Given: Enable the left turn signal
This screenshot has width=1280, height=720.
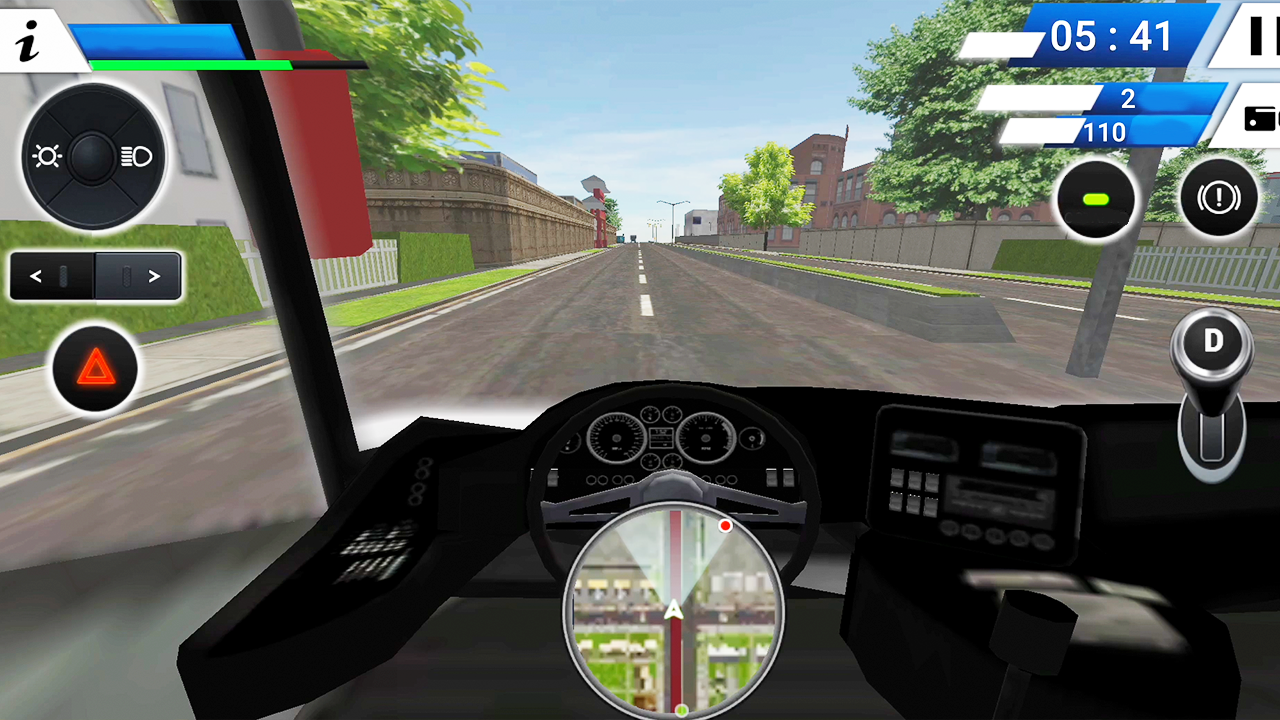Looking at the screenshot, I should 36,276.
